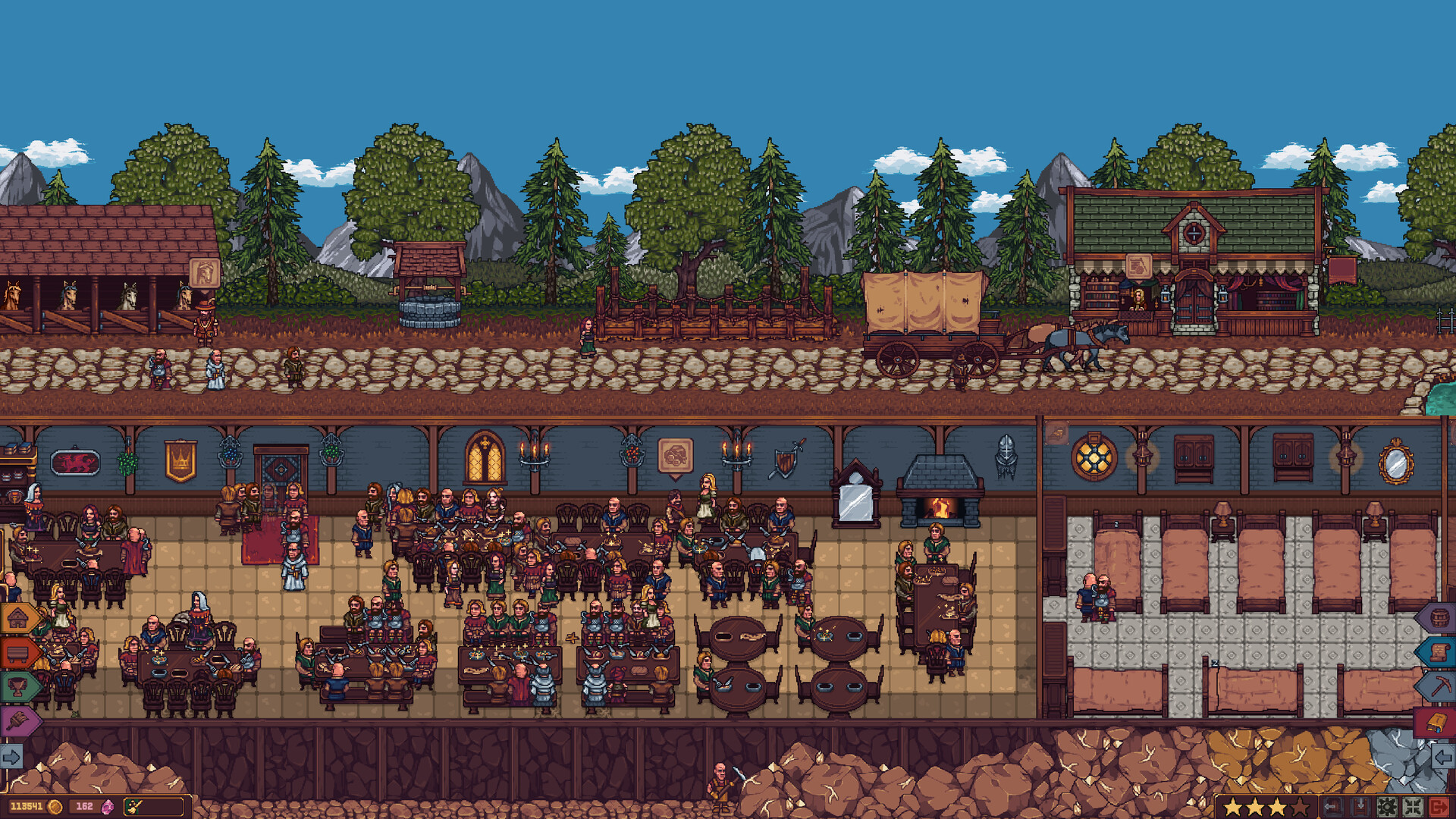This screenshot has height=819, width=1456.
Task: Click the stable horse sign icon
Action: (204, 272)
